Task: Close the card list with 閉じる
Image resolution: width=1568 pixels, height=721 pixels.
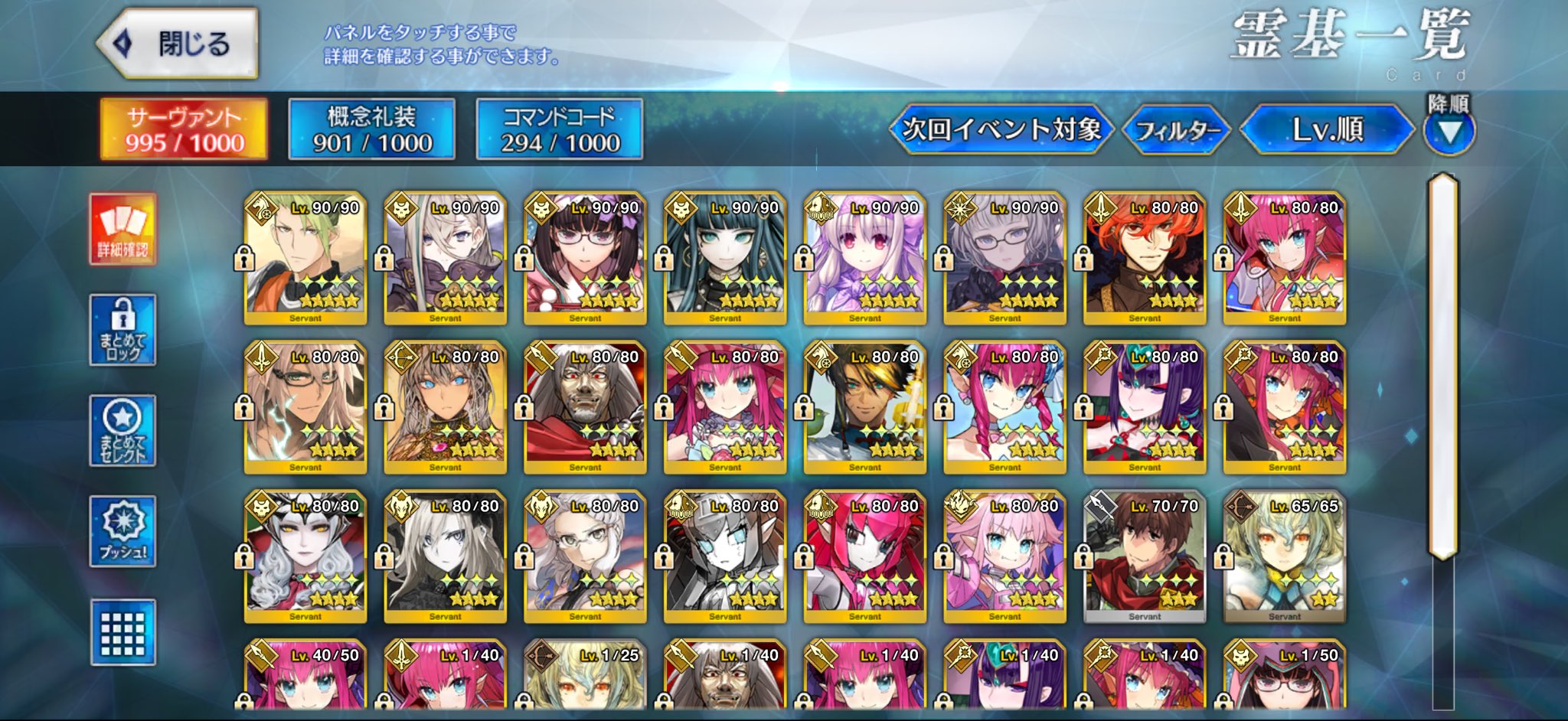Action: [x=178, y=44]
